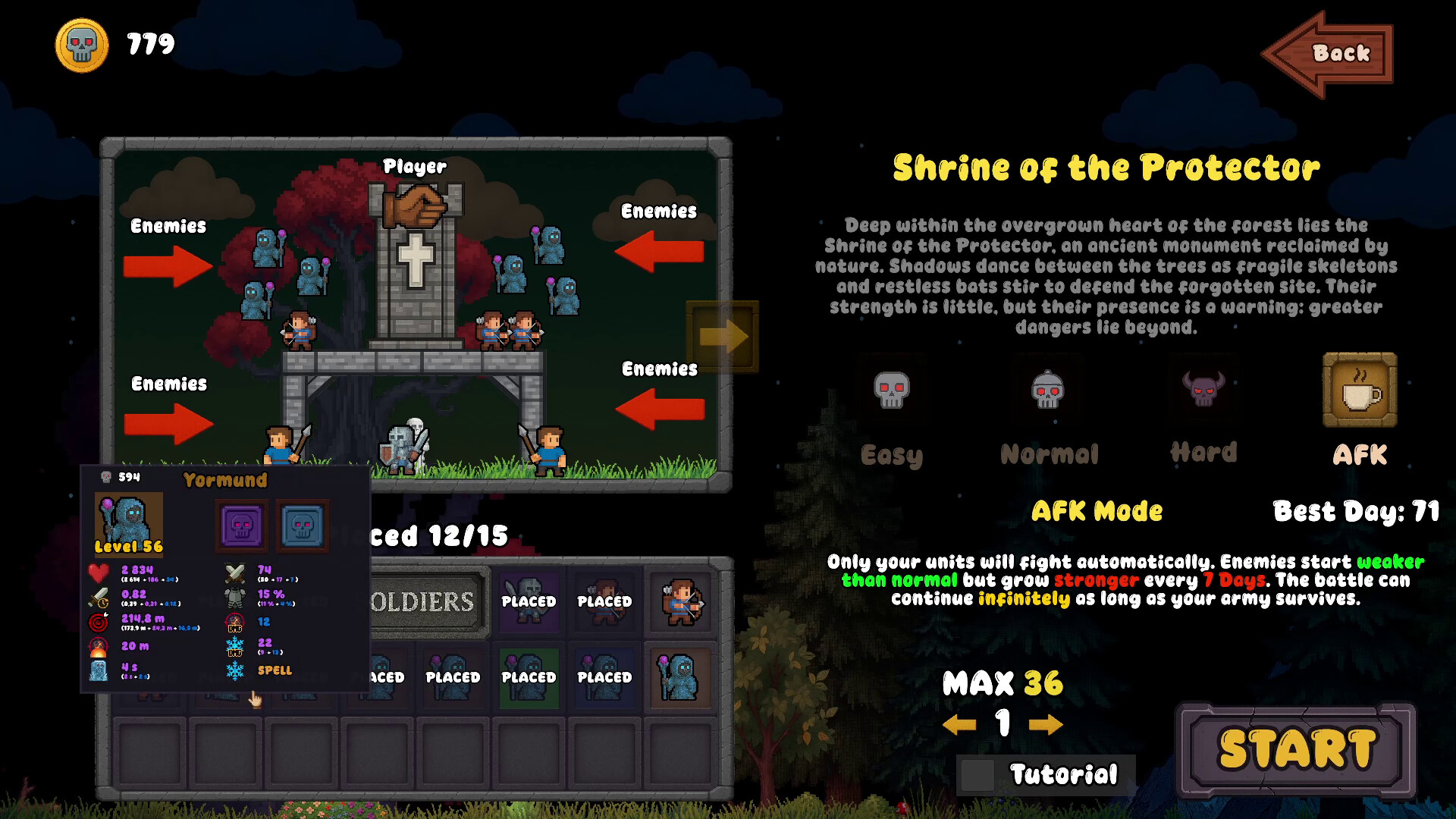Viewport: 1456px width, 819px height.
Task: Decrease the day counter with the left arrow
Action: click(962, 723)
